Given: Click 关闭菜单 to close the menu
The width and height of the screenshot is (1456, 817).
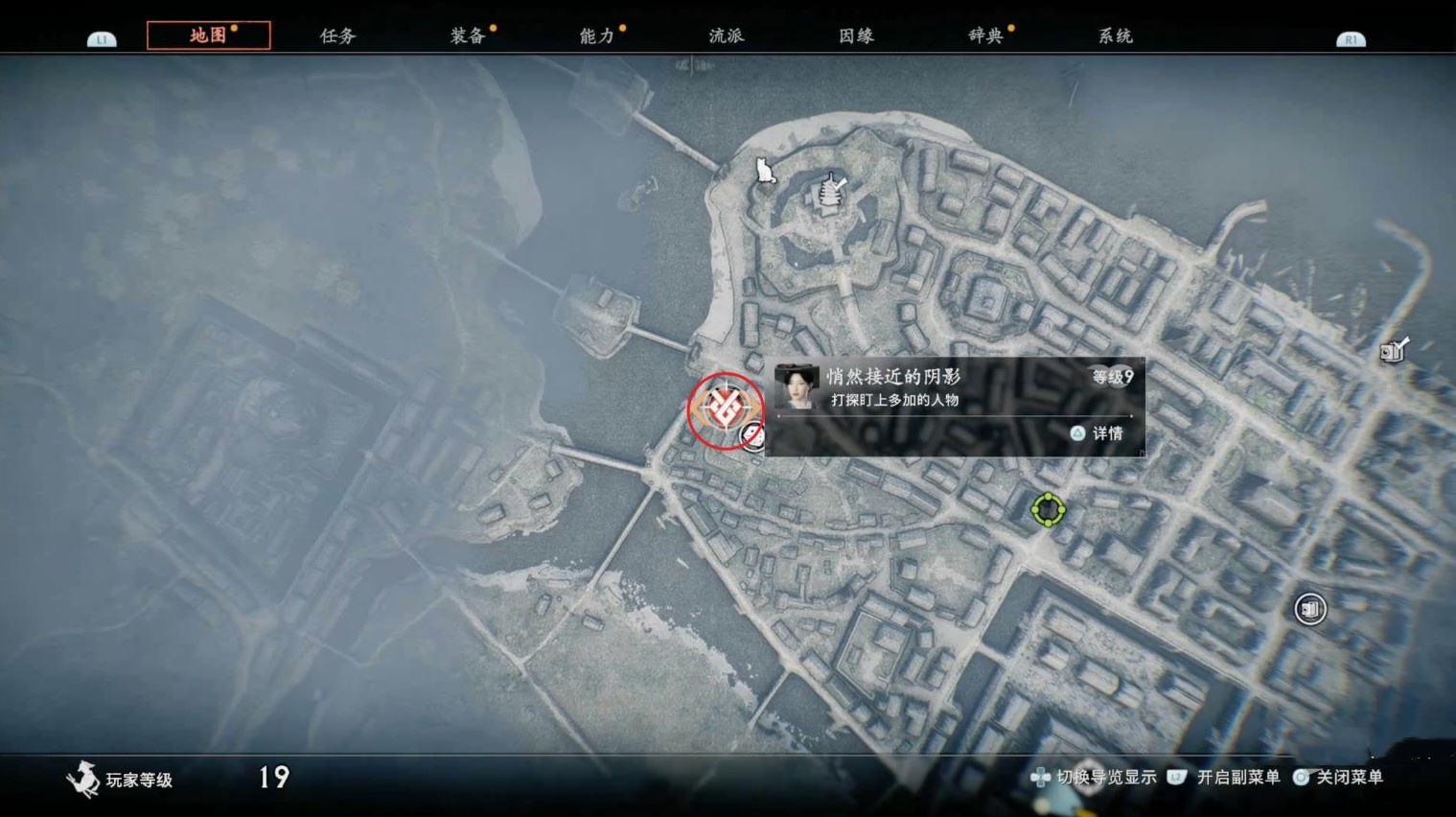Looking at the screenshot, I should point(1351,778).
